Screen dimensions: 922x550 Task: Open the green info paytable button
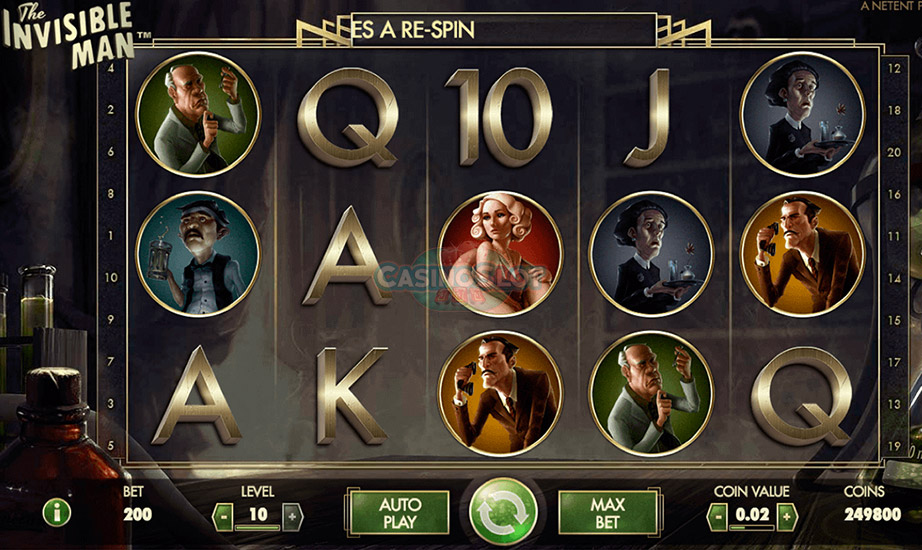tap(56, 514)
